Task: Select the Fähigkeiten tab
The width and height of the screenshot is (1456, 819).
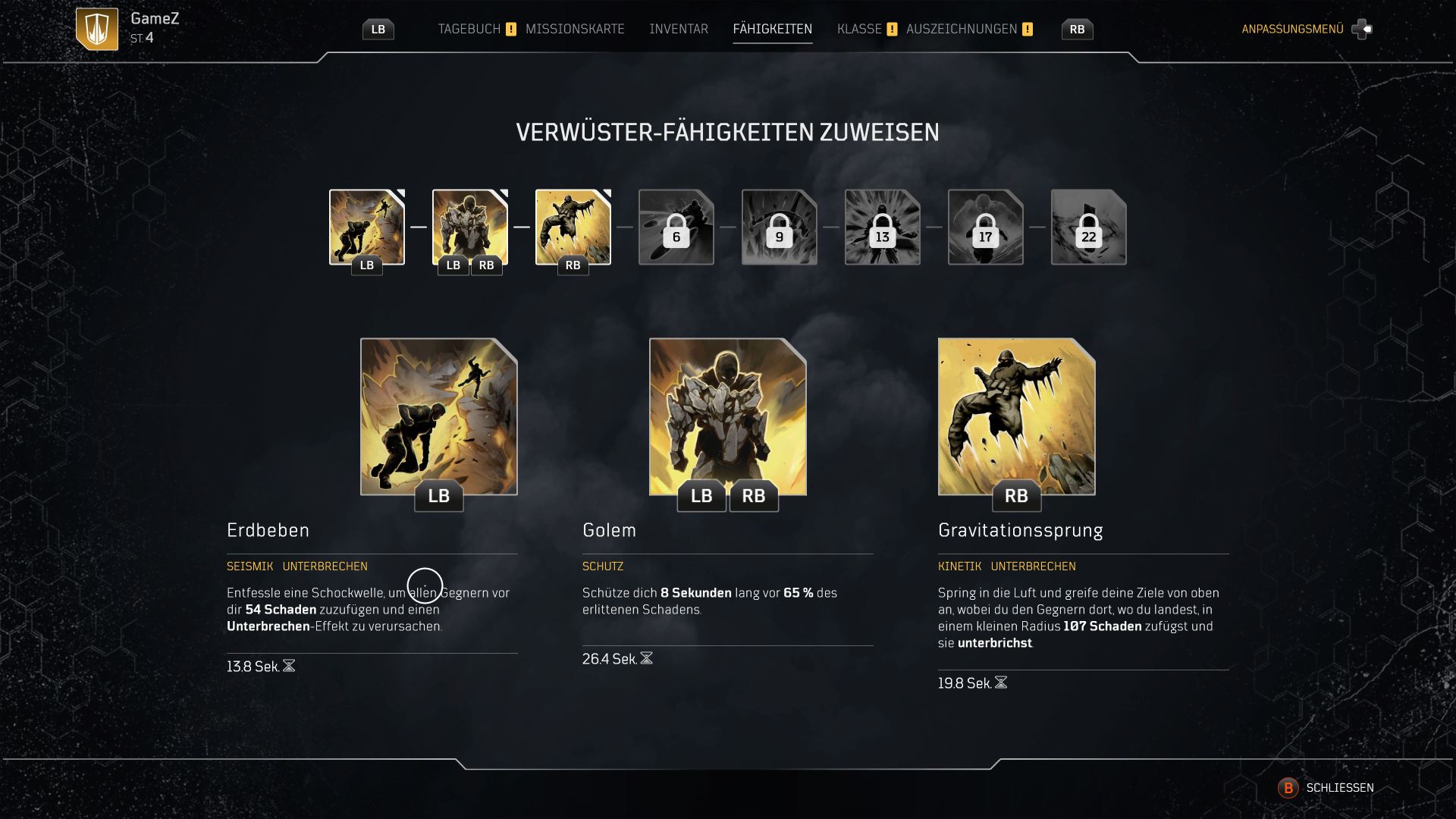Action: (x=772, y=29)
